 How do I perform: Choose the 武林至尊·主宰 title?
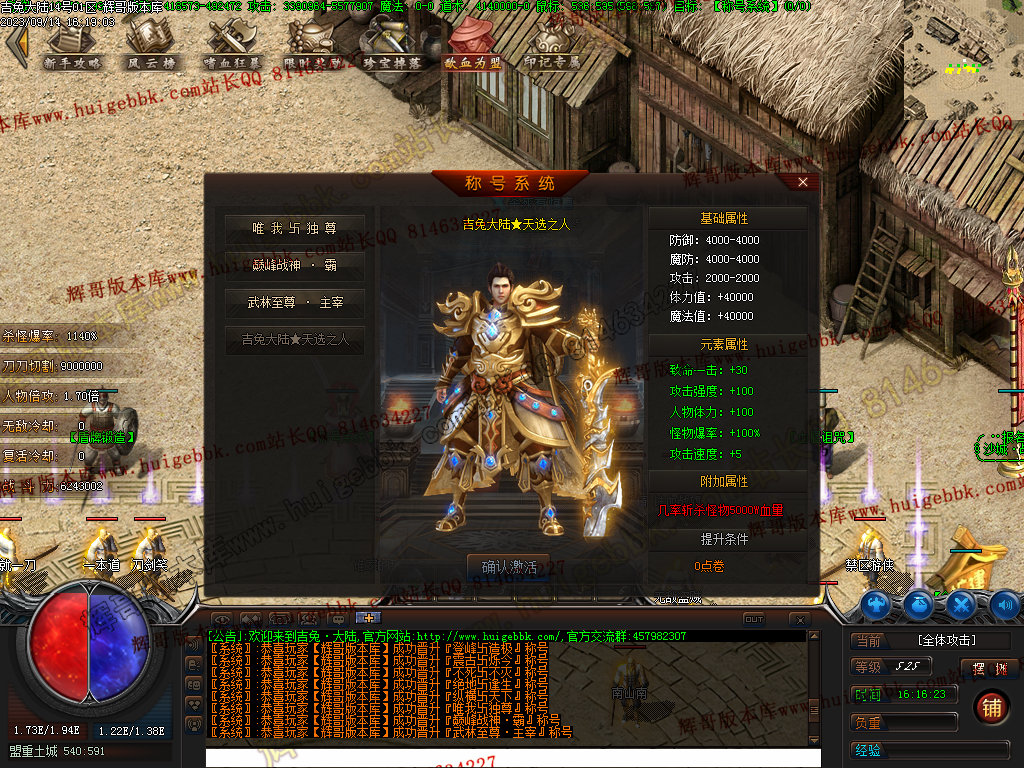pyautogui.click(x=294, y=302)
